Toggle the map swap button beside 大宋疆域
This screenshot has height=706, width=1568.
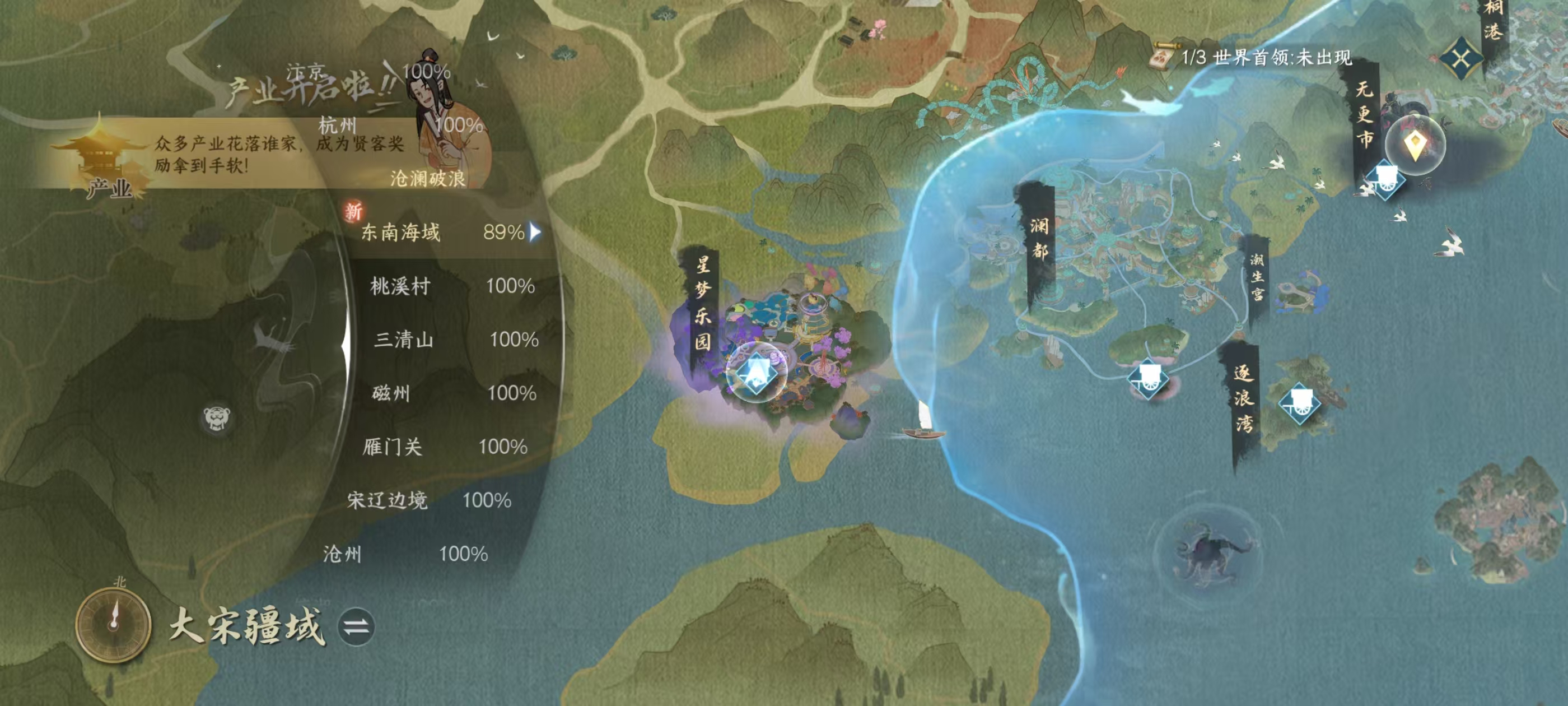tap(357, 627)
